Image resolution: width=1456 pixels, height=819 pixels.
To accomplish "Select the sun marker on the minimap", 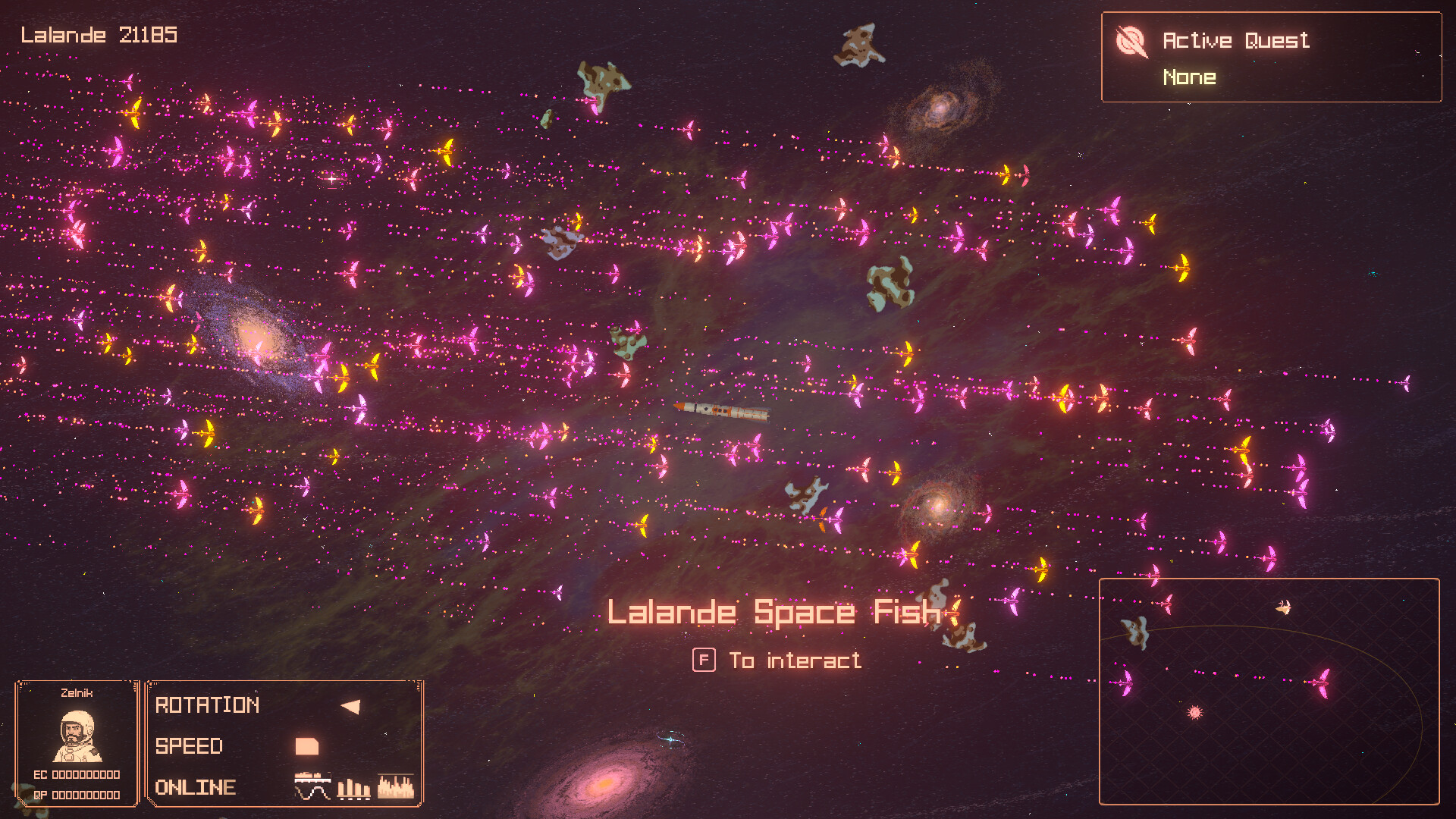I will (x=1197, y=714).
